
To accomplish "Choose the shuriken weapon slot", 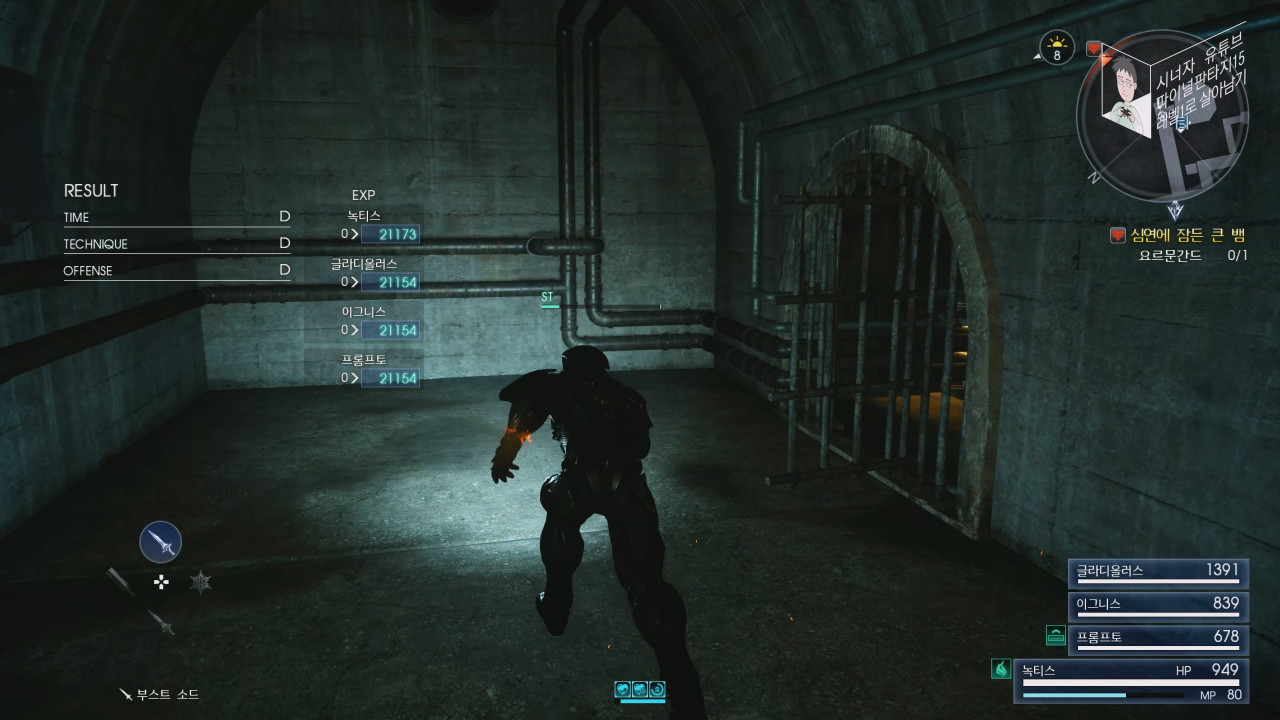I will point(201,581).
